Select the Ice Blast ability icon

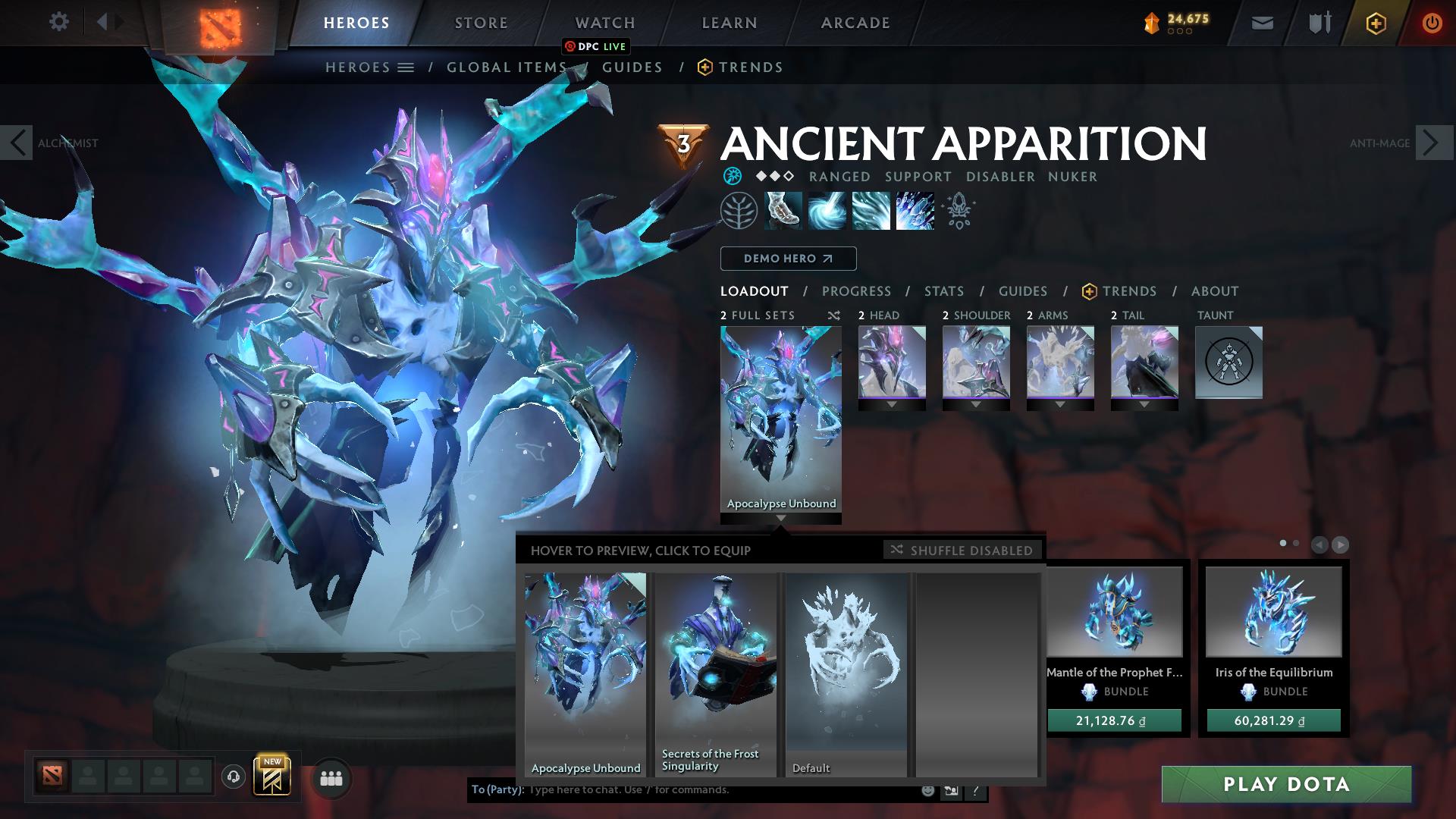pyautogui.click(x=914, y=211)
